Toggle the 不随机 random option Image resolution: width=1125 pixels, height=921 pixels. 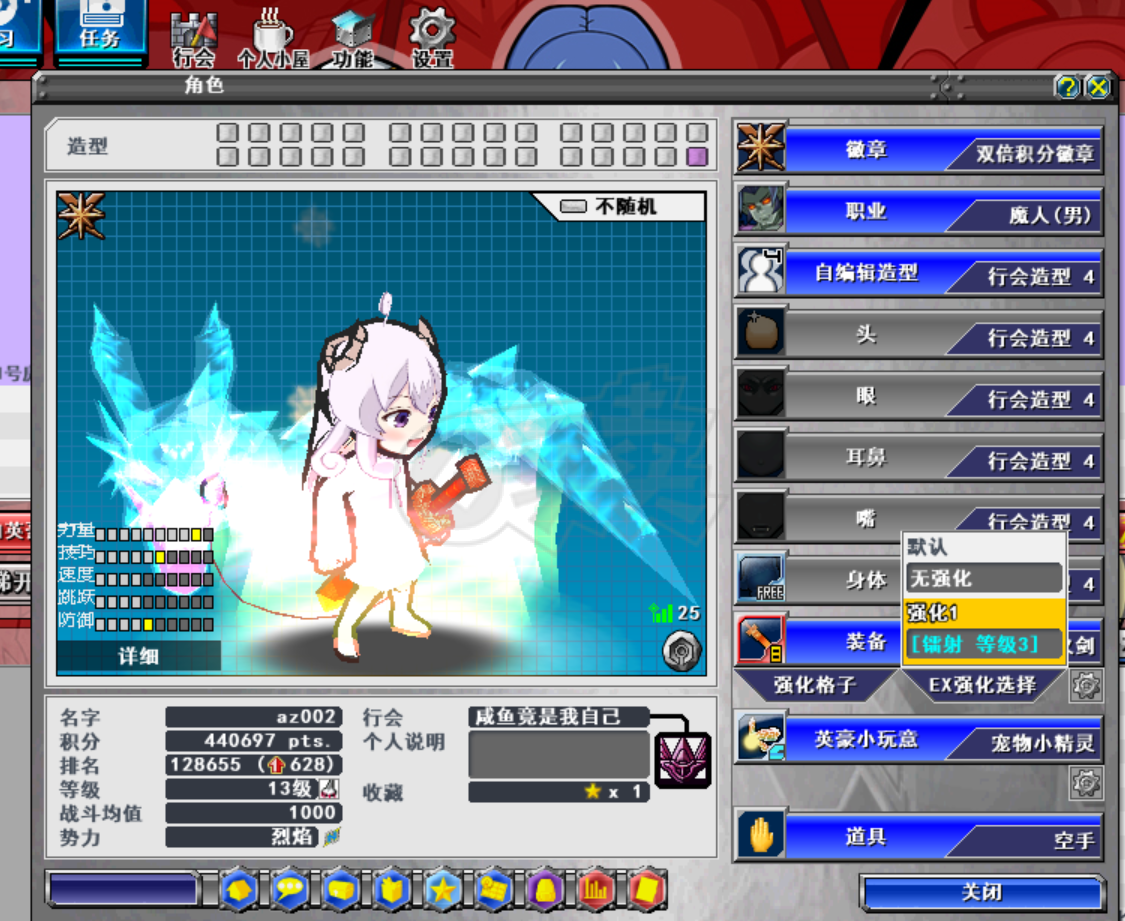coord(622,207)
